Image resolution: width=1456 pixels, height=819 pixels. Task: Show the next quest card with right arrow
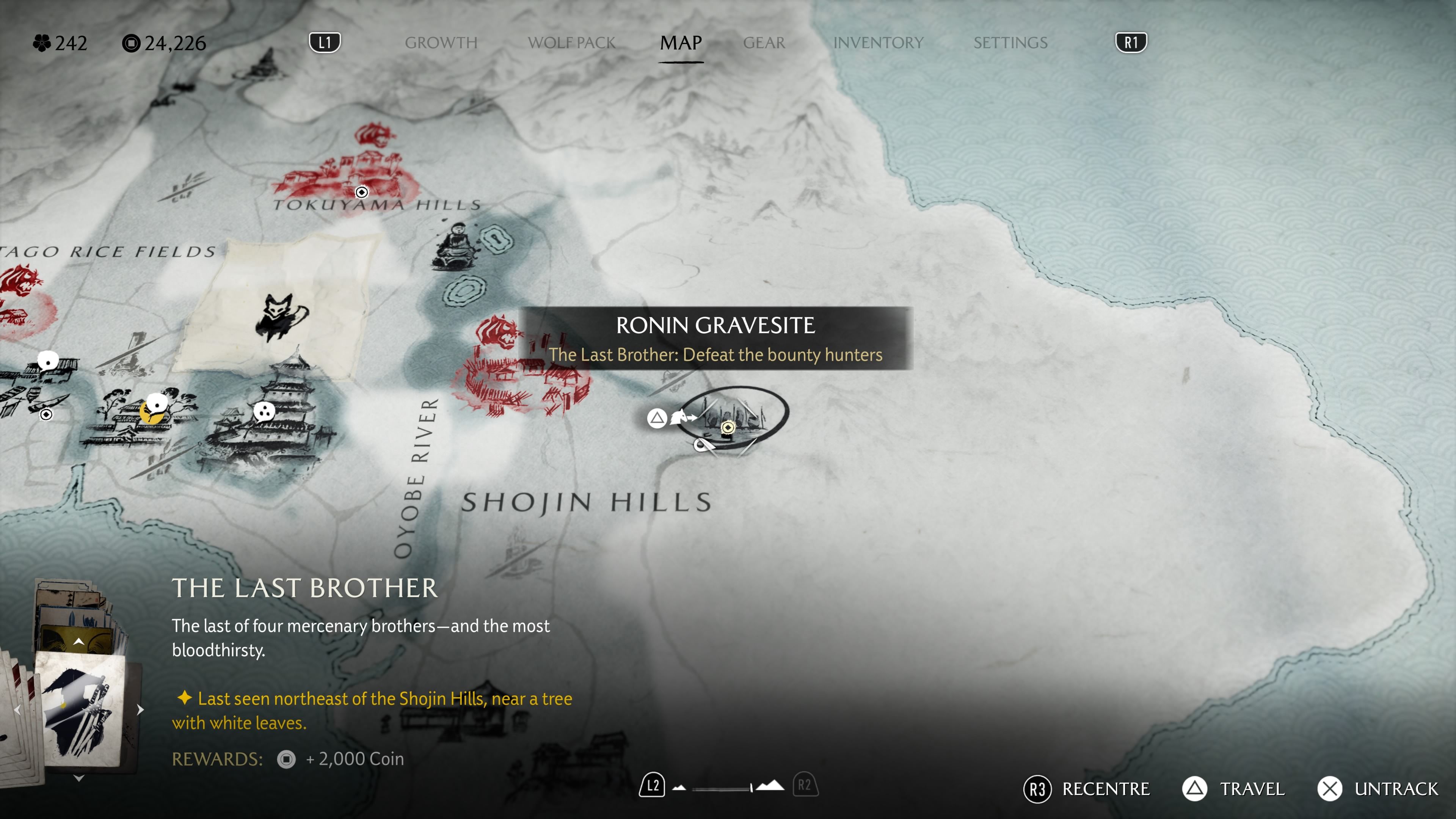[x=140, y=710]
